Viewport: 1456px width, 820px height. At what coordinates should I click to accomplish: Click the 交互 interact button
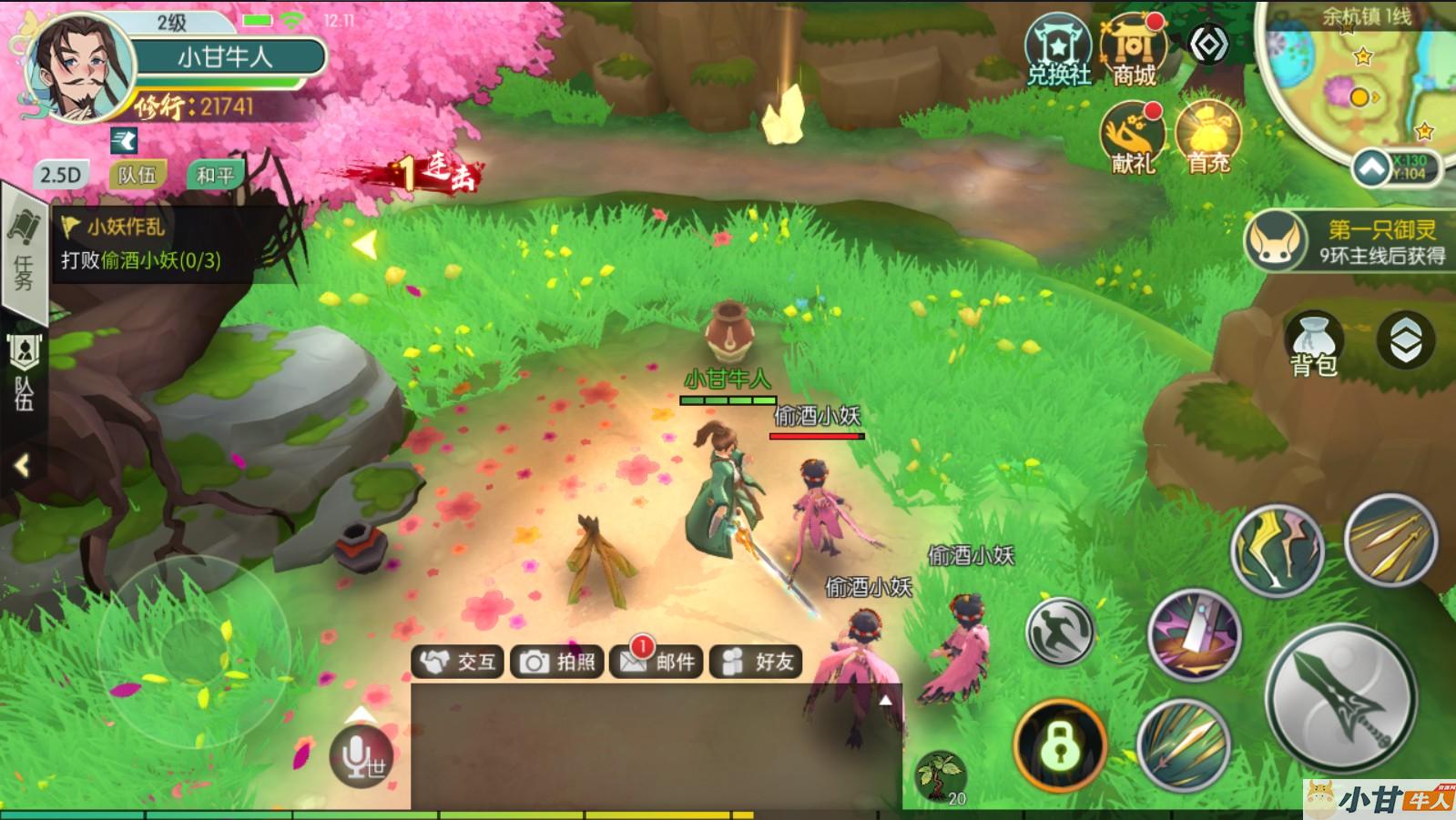(x=460, y=662)
